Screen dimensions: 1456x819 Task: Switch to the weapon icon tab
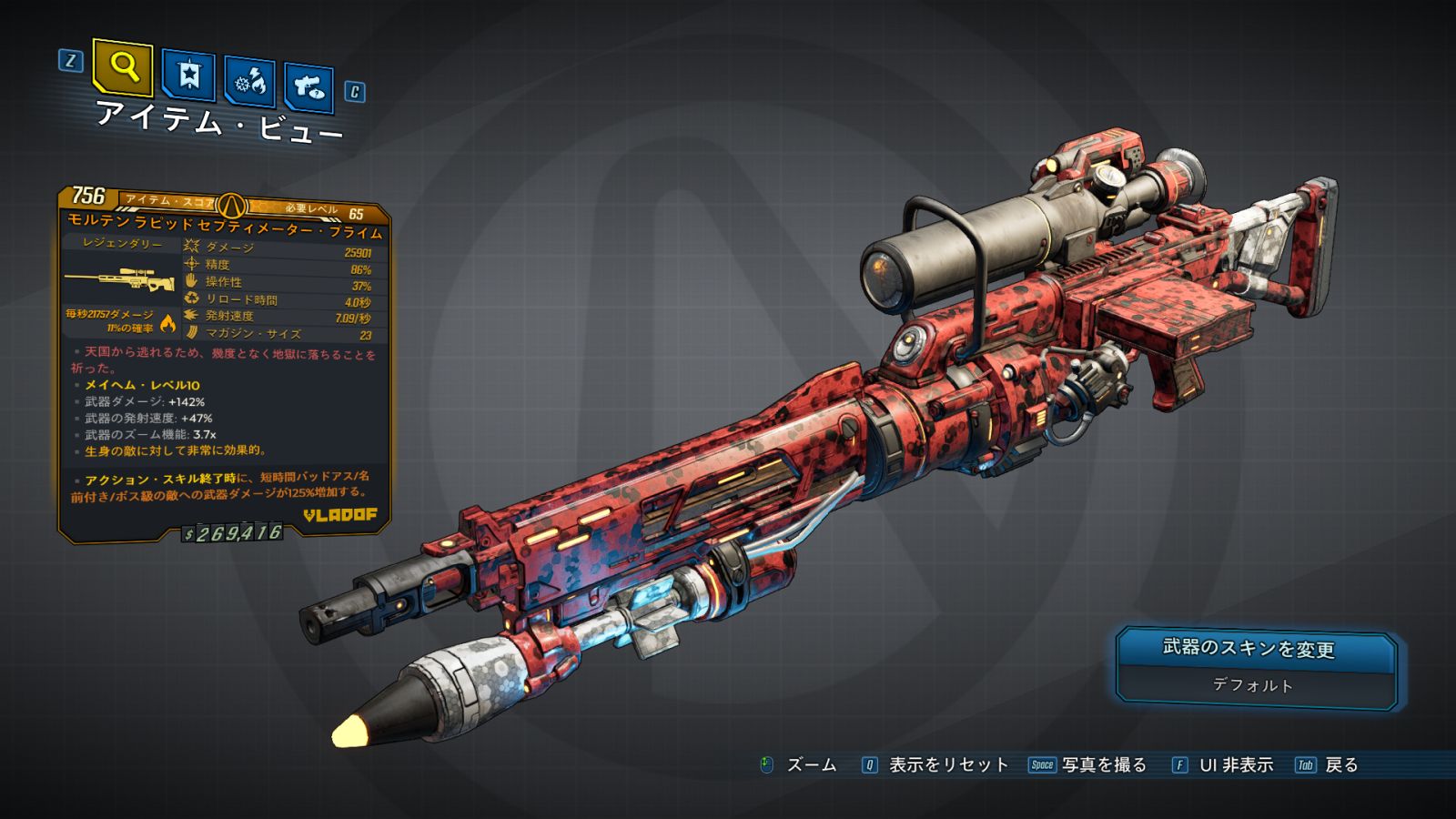308,87
